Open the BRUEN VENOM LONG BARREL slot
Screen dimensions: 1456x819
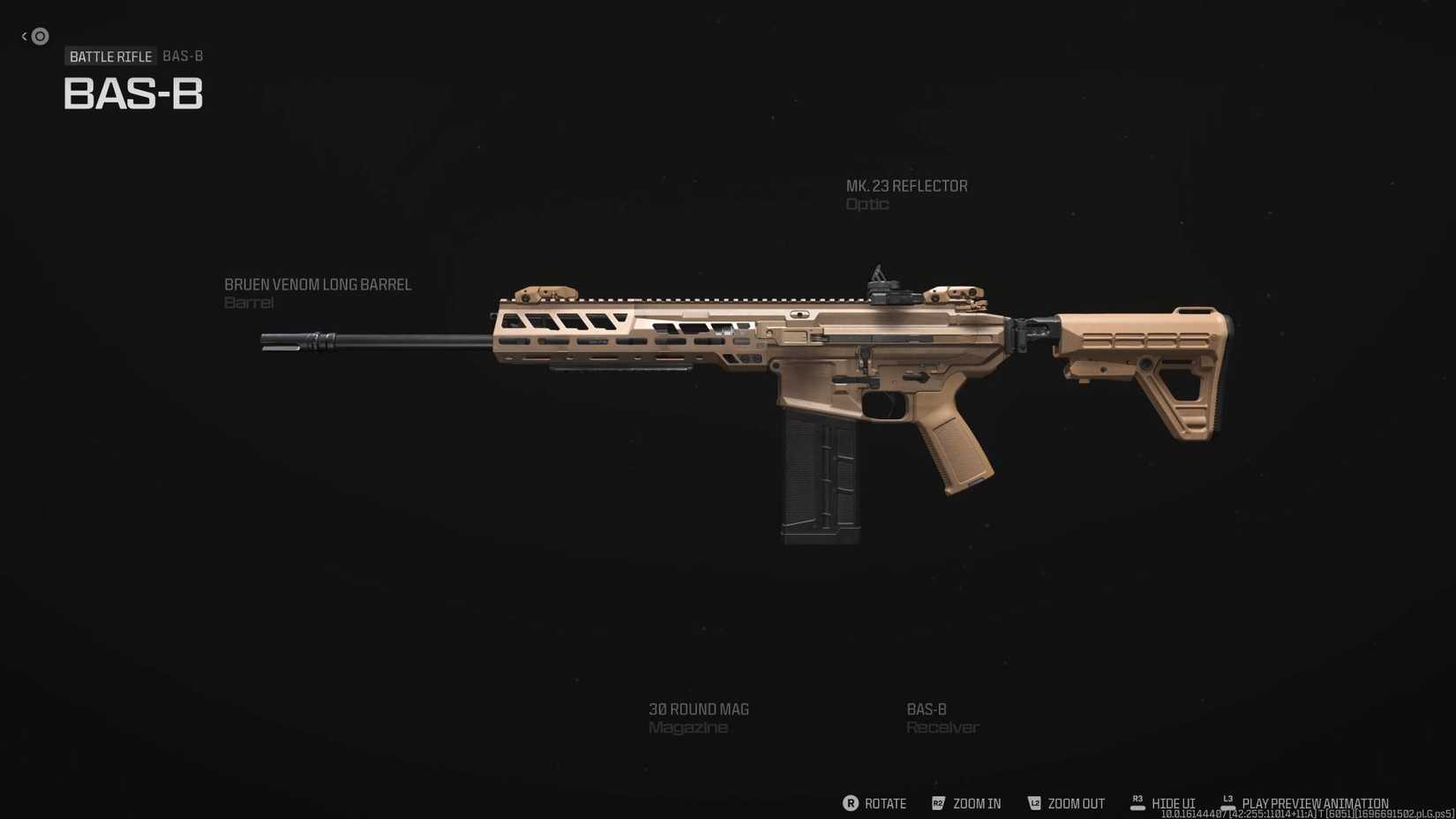pyautogui.click(x=318, y=293)
